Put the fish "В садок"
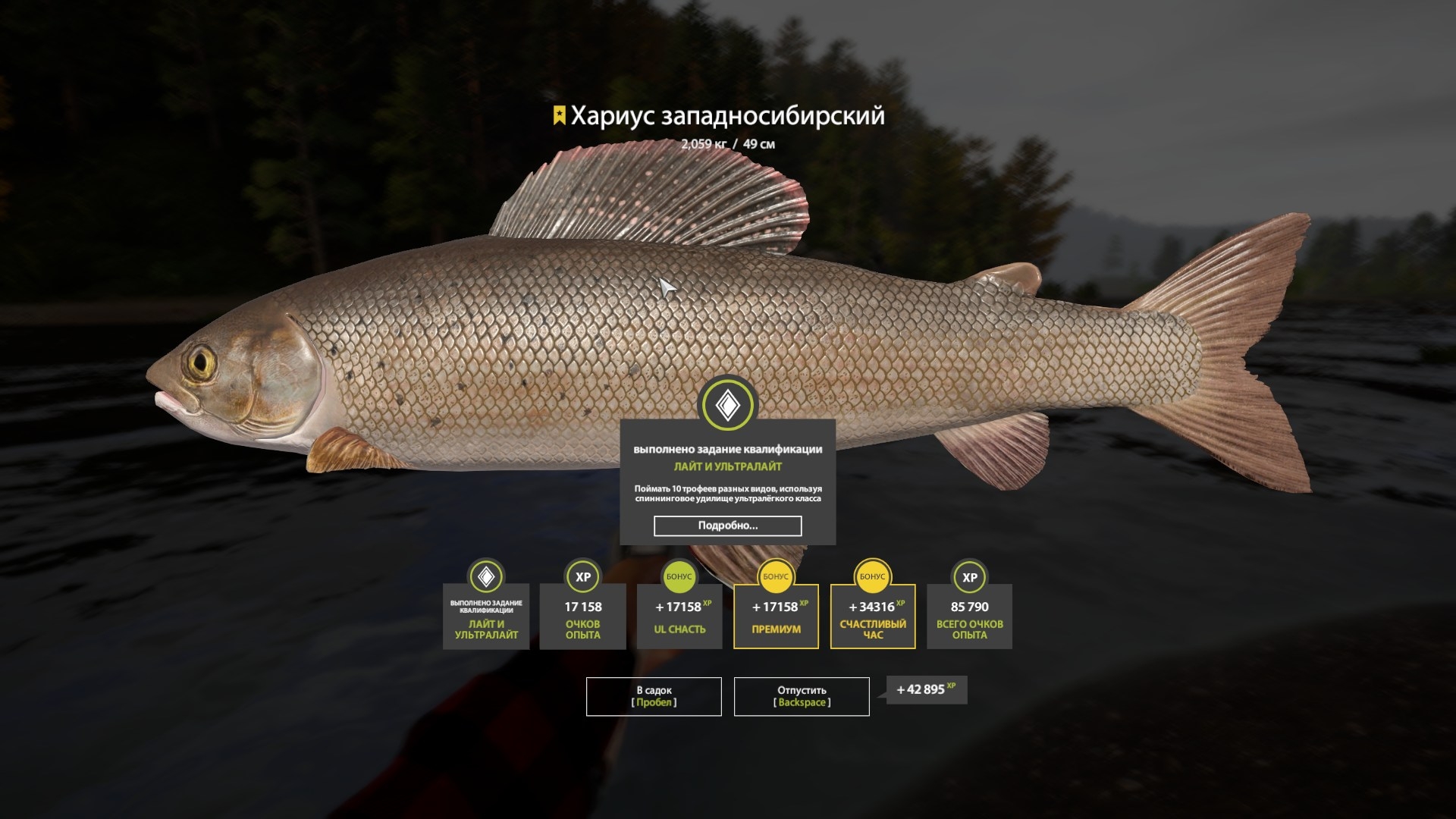Viewport: 1456px width, 819px height. (654, 696)
